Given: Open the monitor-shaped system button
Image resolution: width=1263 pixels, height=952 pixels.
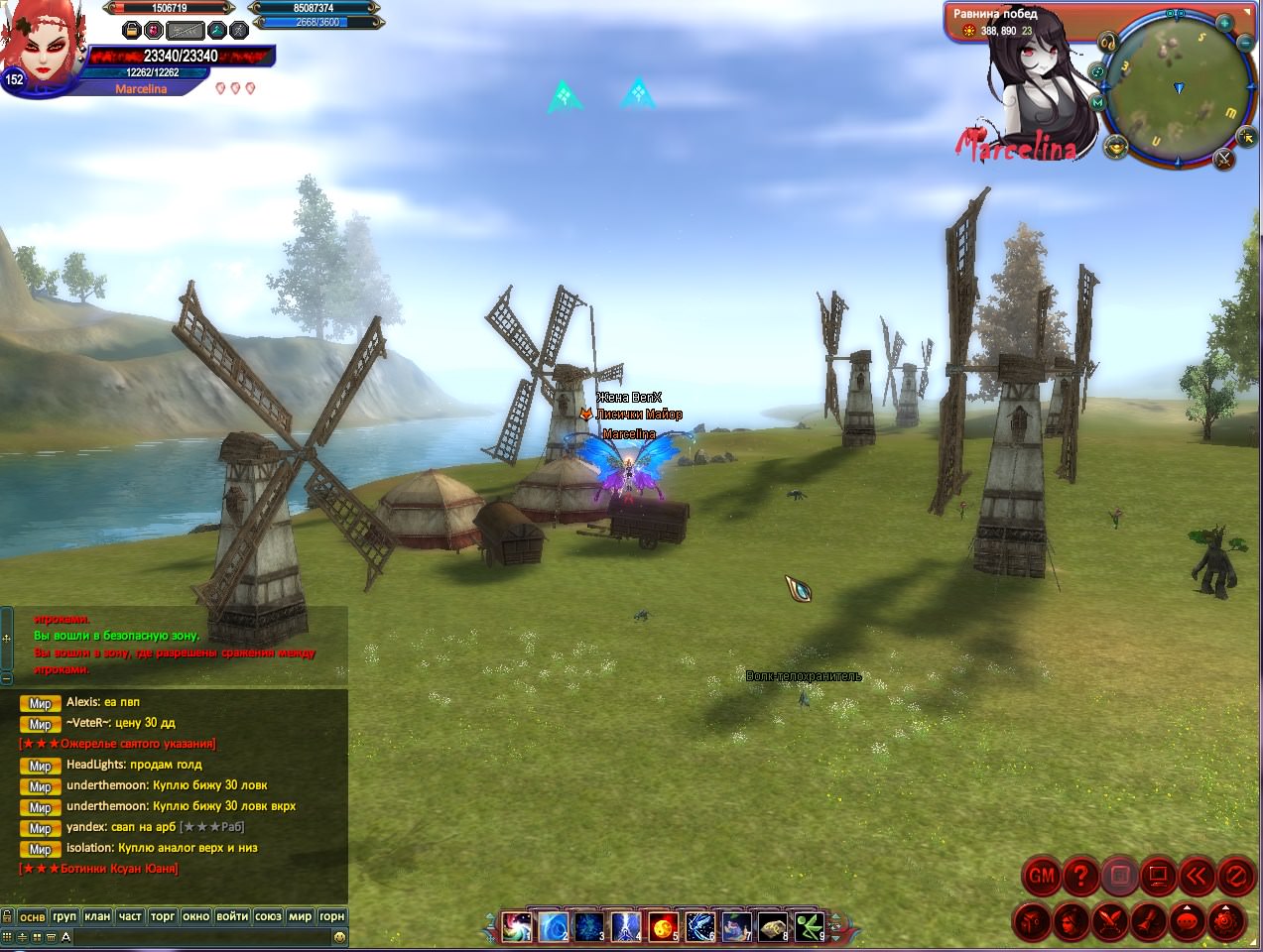Looking at the screenshot, I should [x=1158, y=877].
